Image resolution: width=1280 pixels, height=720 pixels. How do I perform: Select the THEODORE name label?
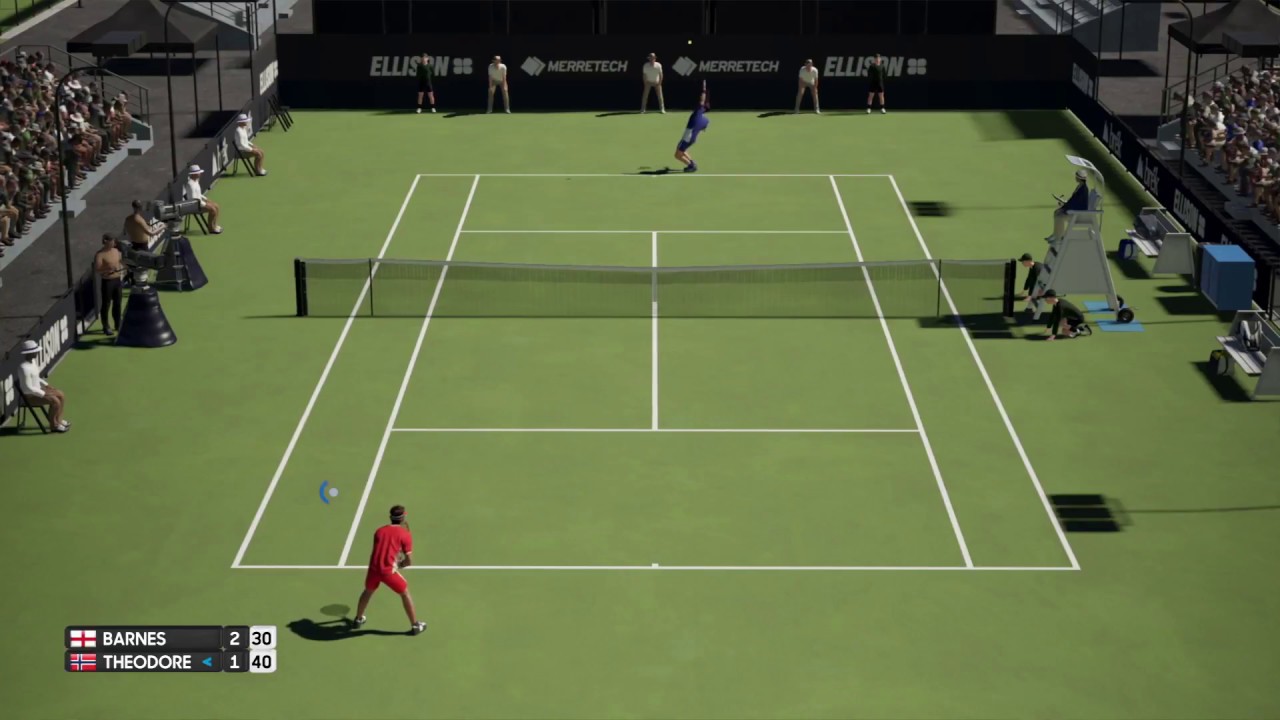coord(147,662)
